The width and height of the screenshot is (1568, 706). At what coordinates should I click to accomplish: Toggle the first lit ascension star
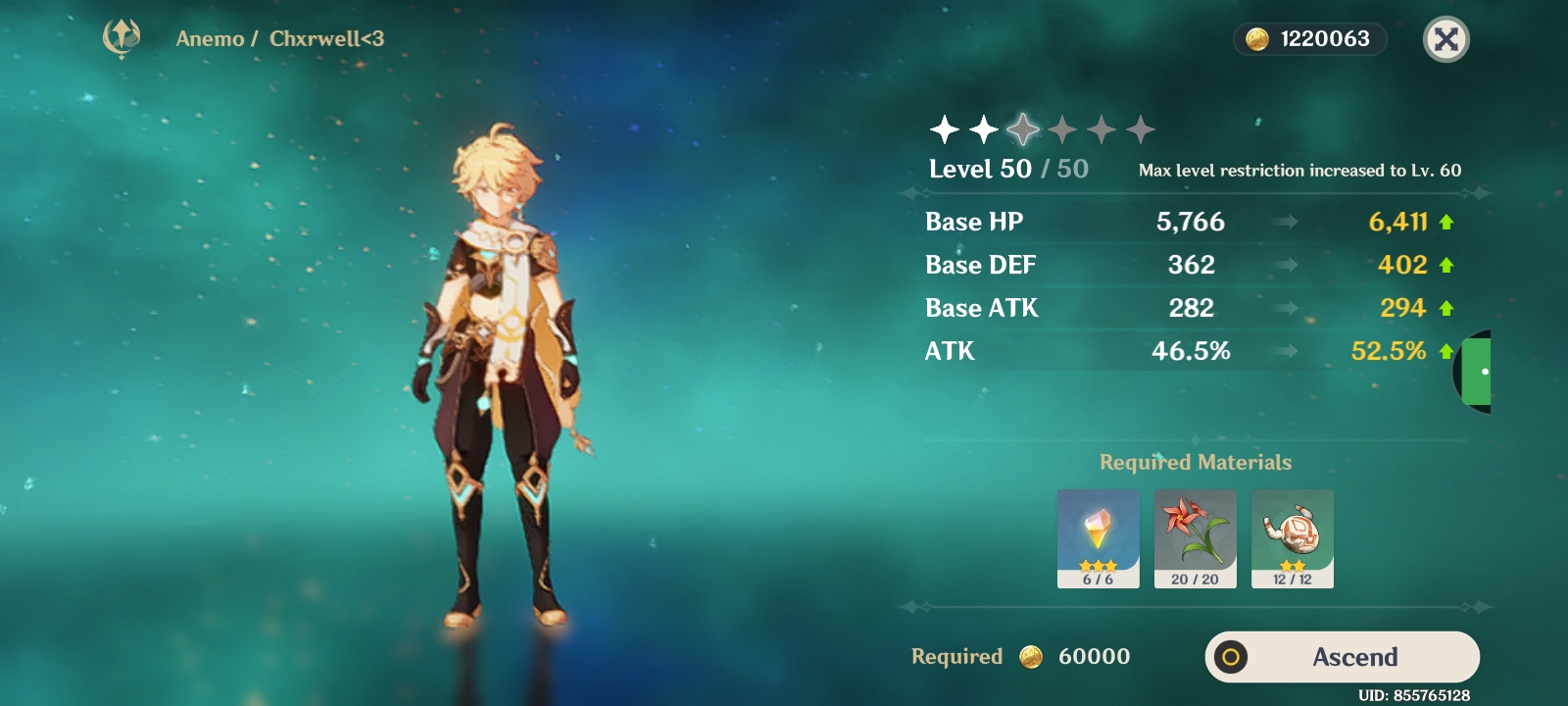943,128
